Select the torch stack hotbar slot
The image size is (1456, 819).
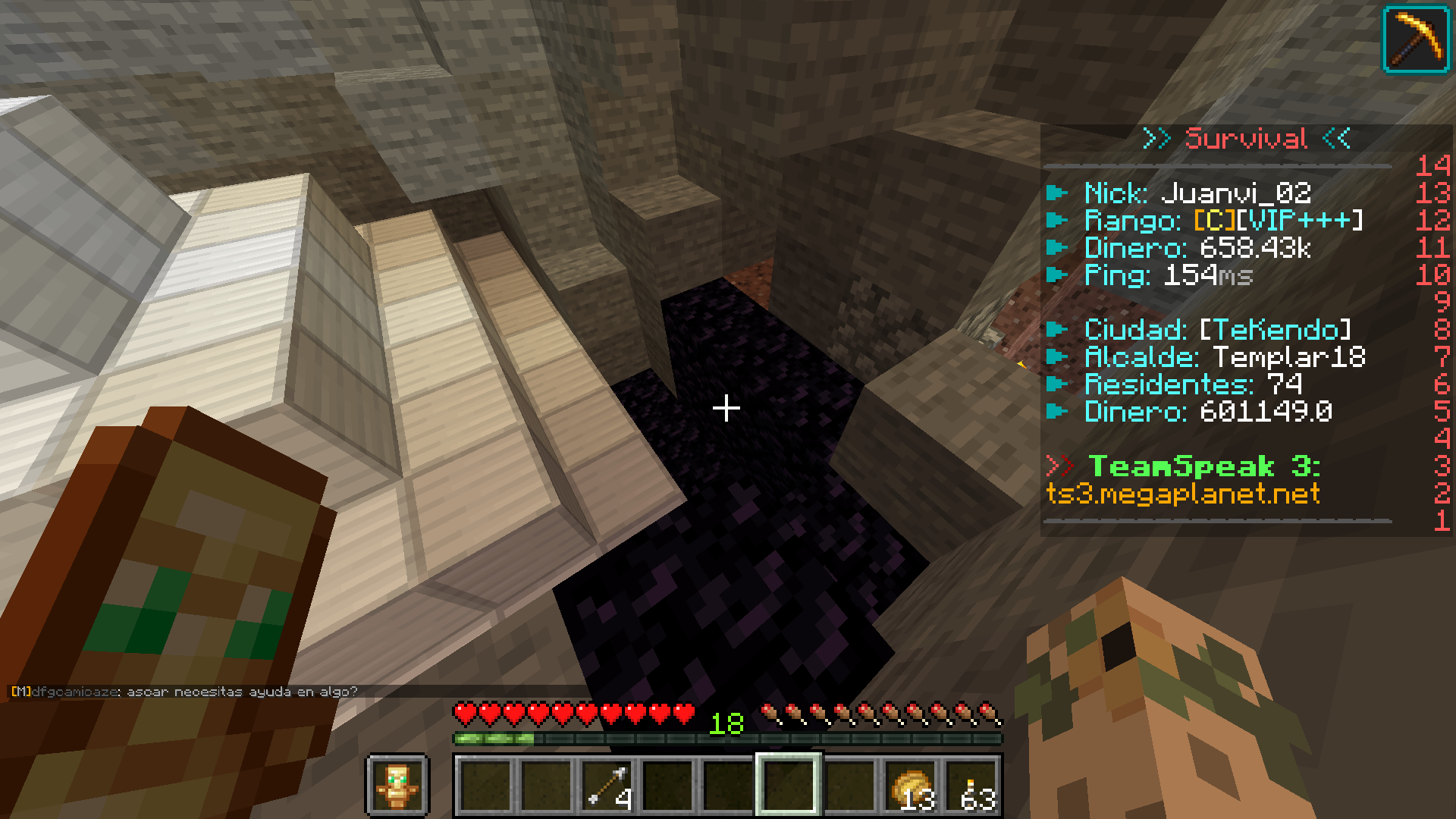pos(972,786)
